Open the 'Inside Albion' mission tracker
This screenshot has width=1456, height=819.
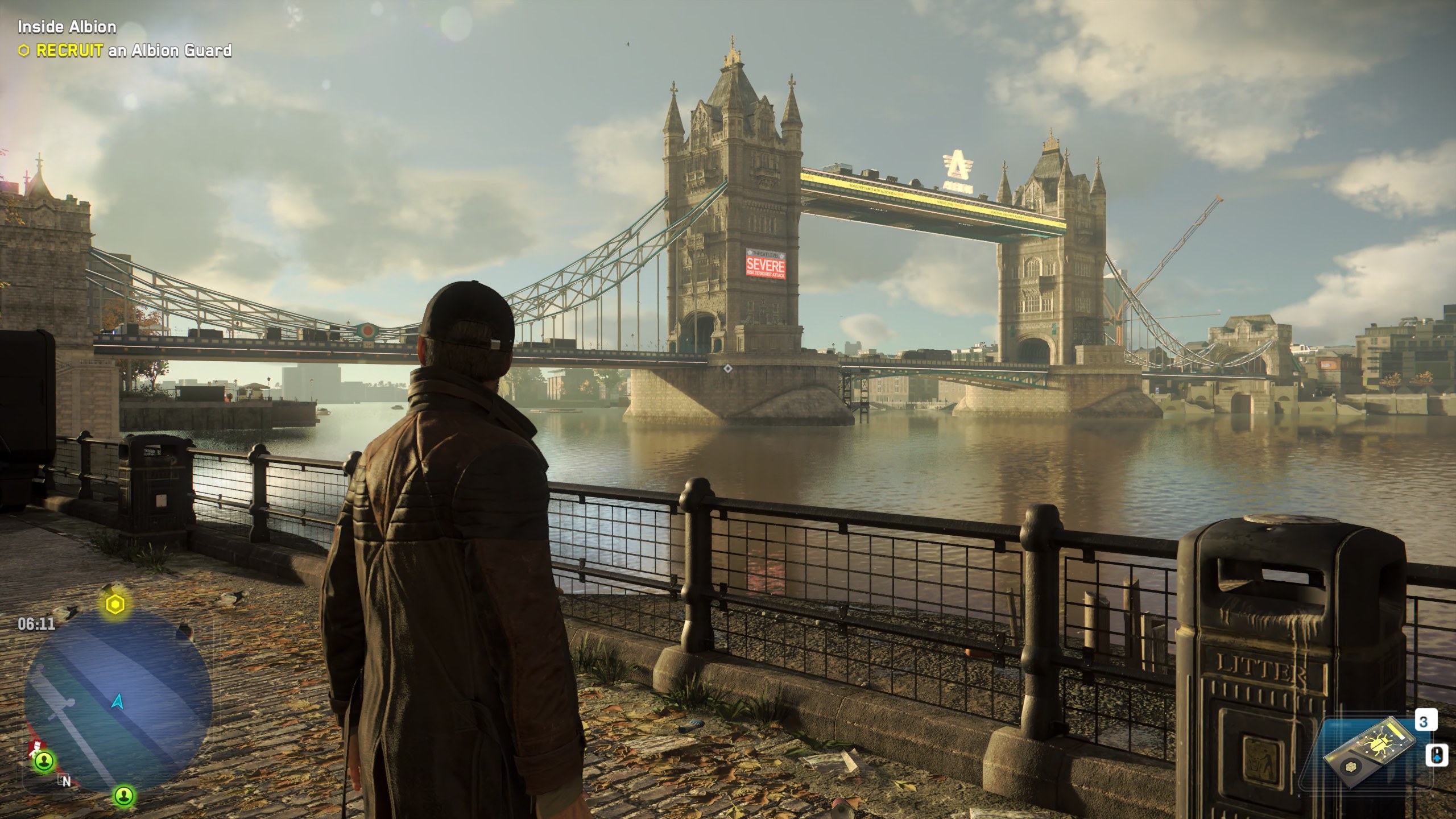pos(67,27)
